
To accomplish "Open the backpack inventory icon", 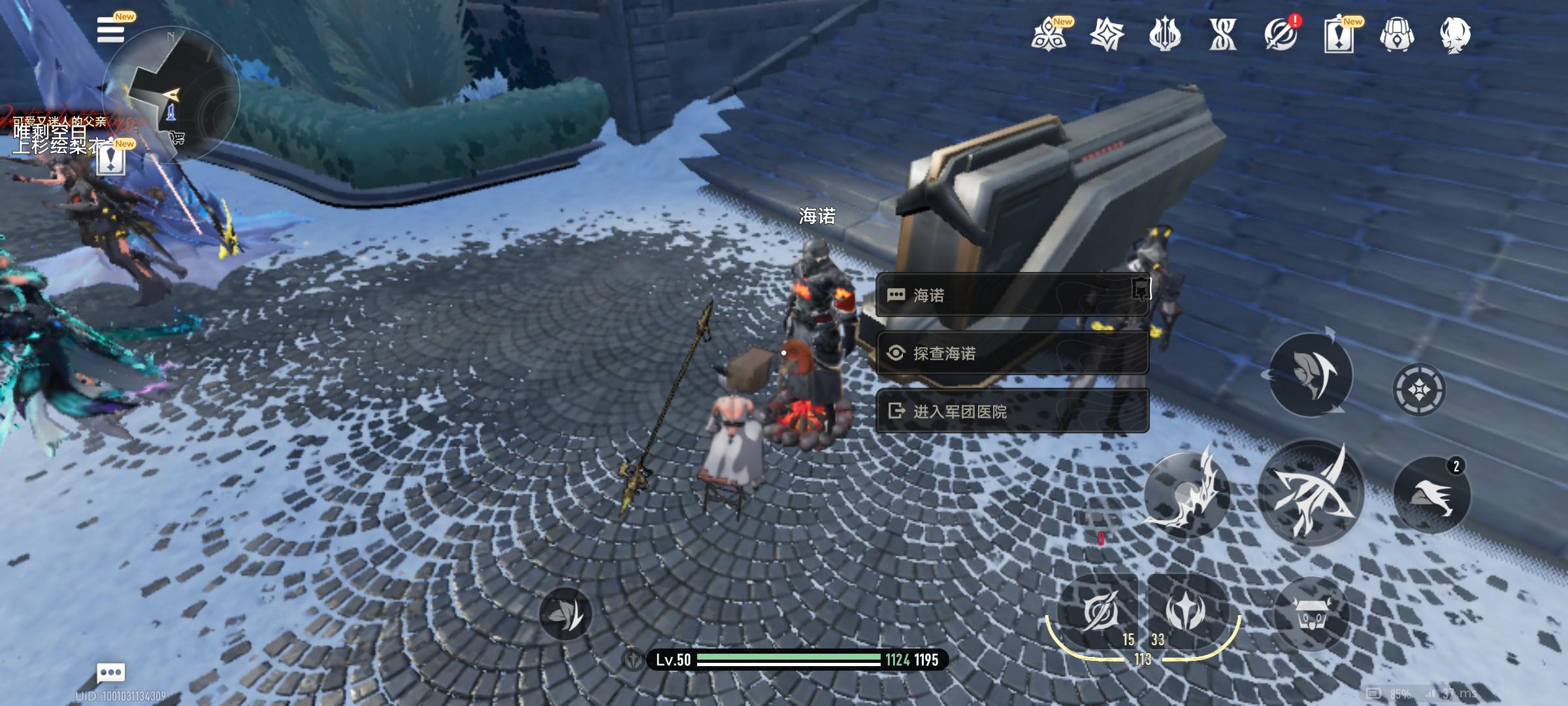I will pyautogui.click(x=1397, y=34).
